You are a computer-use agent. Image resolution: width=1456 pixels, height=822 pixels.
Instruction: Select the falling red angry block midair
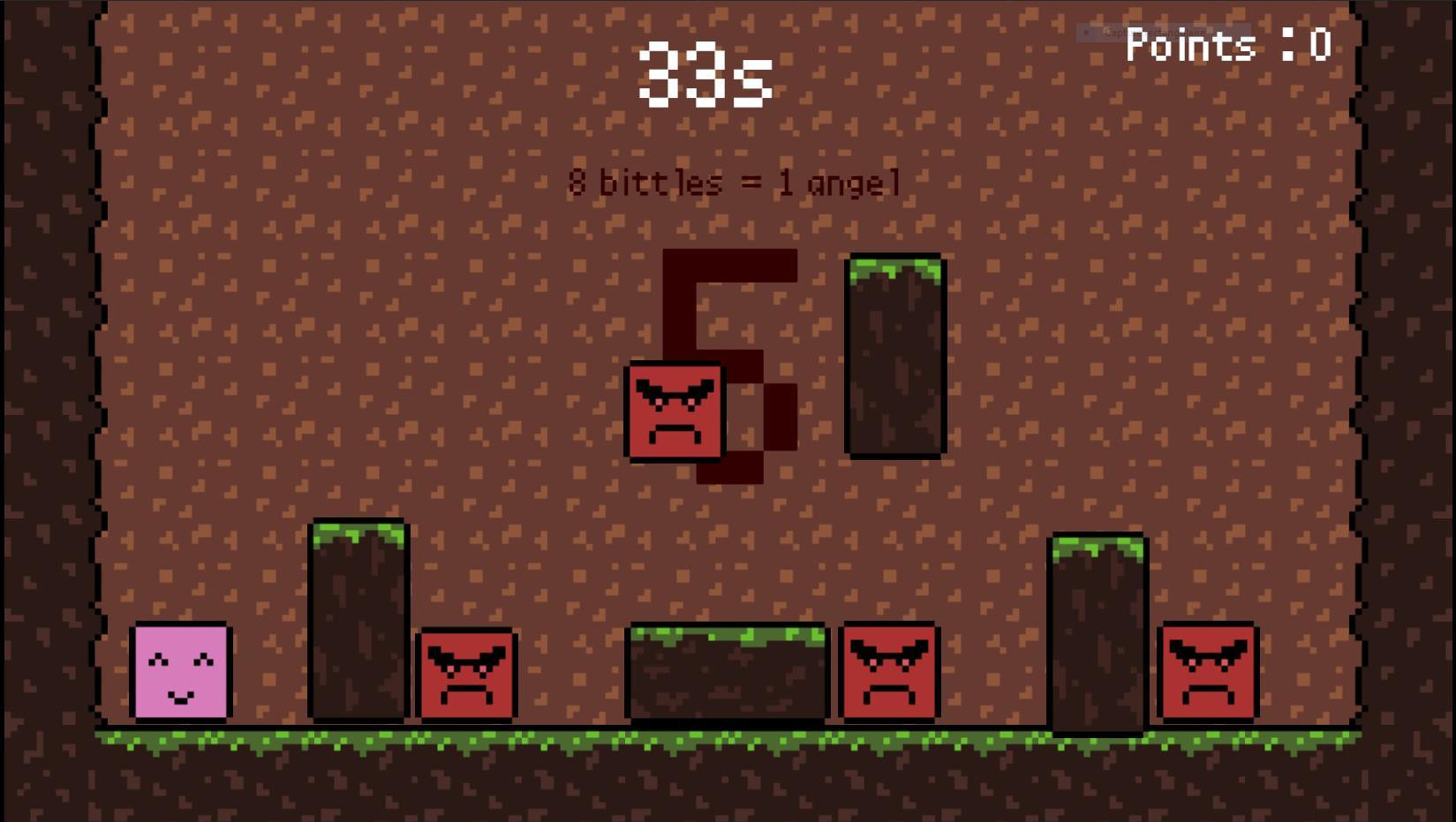pos(675,410)
